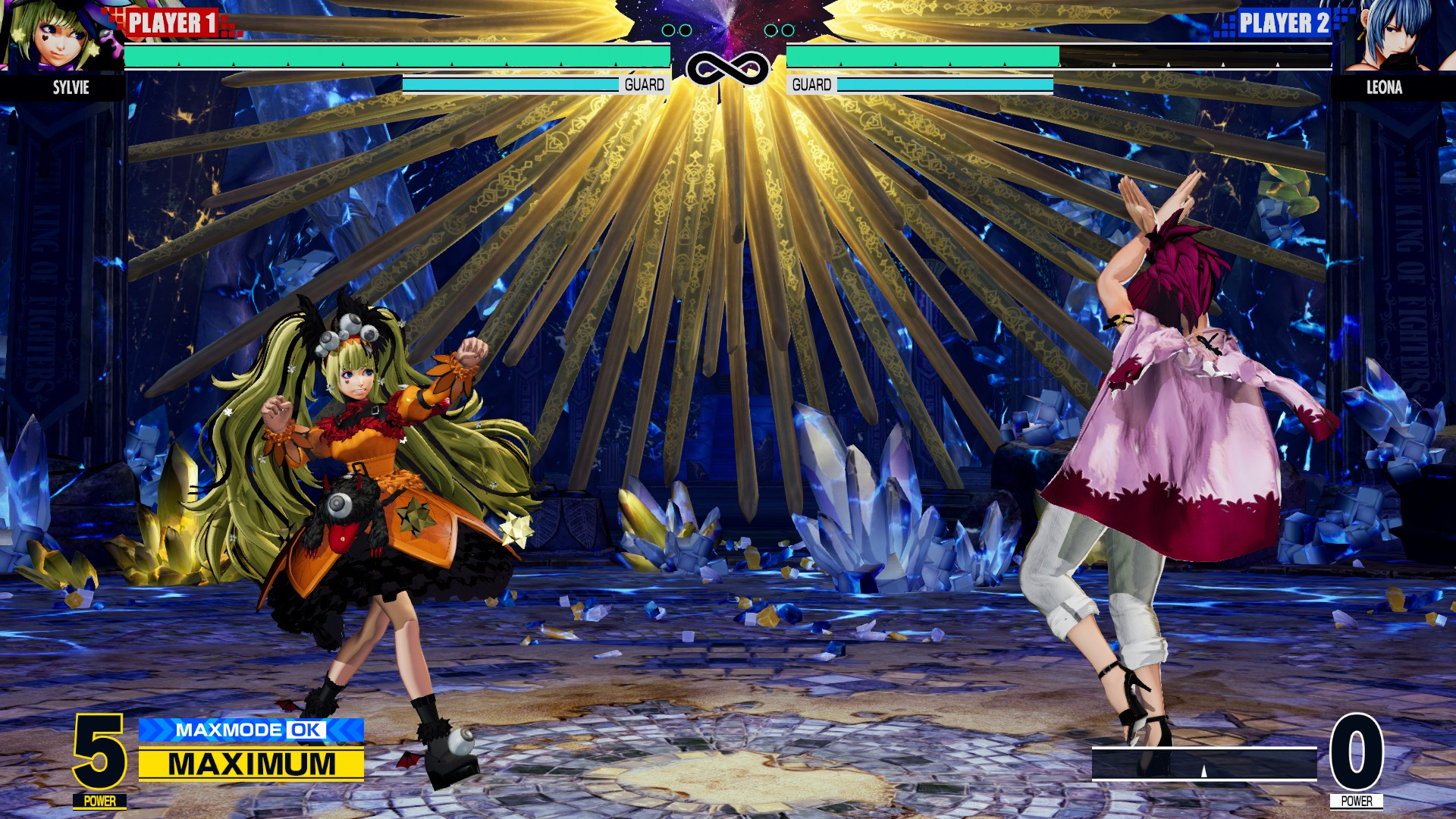Click Player 2's round win indicator dots
Viewport: 1456px width, 819px height.
pyautogui.click(x=779, y=30)
